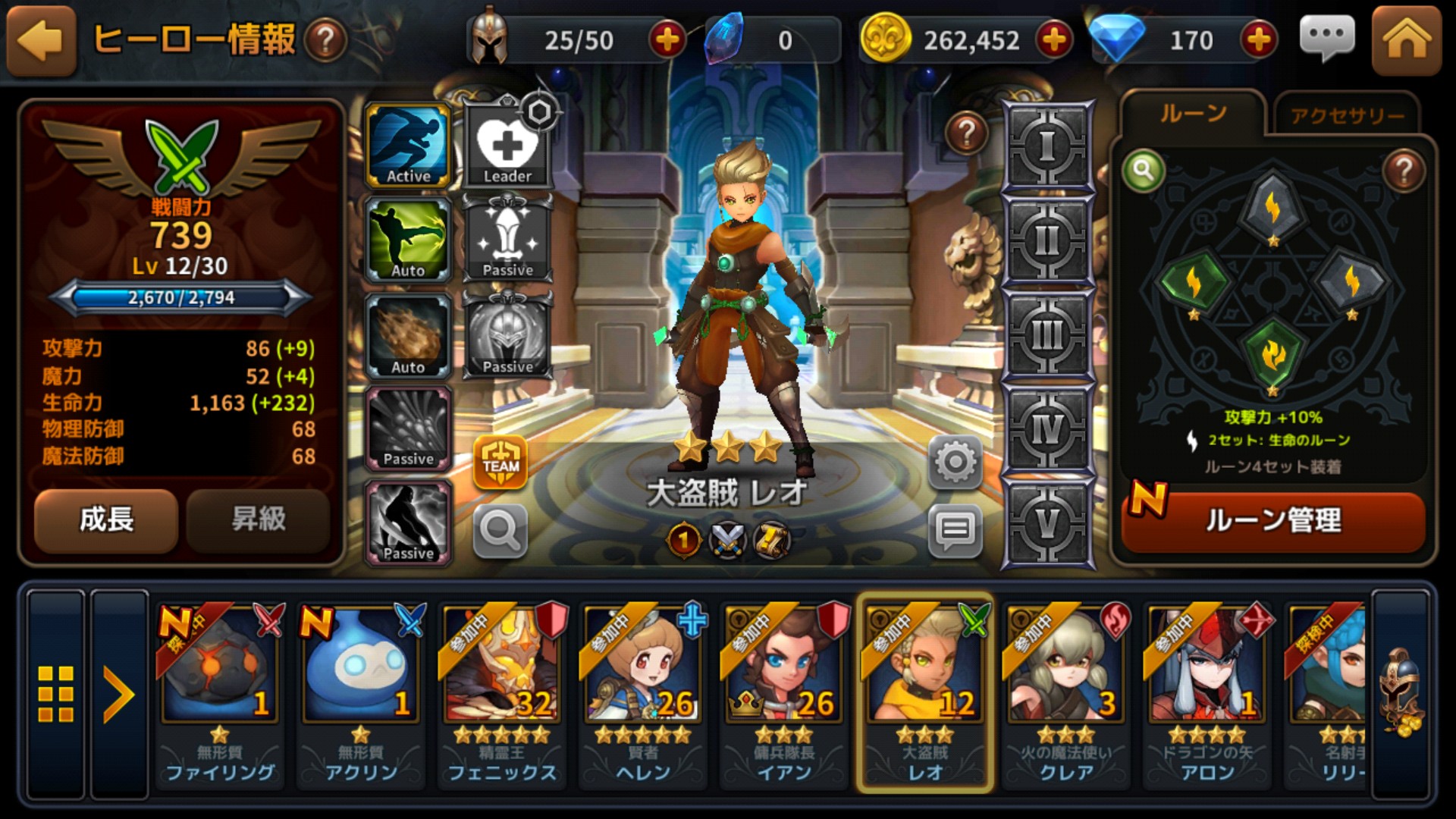Pick hero クレア from the hero list
The image size is (1456, 819).
pos(1065,690)
